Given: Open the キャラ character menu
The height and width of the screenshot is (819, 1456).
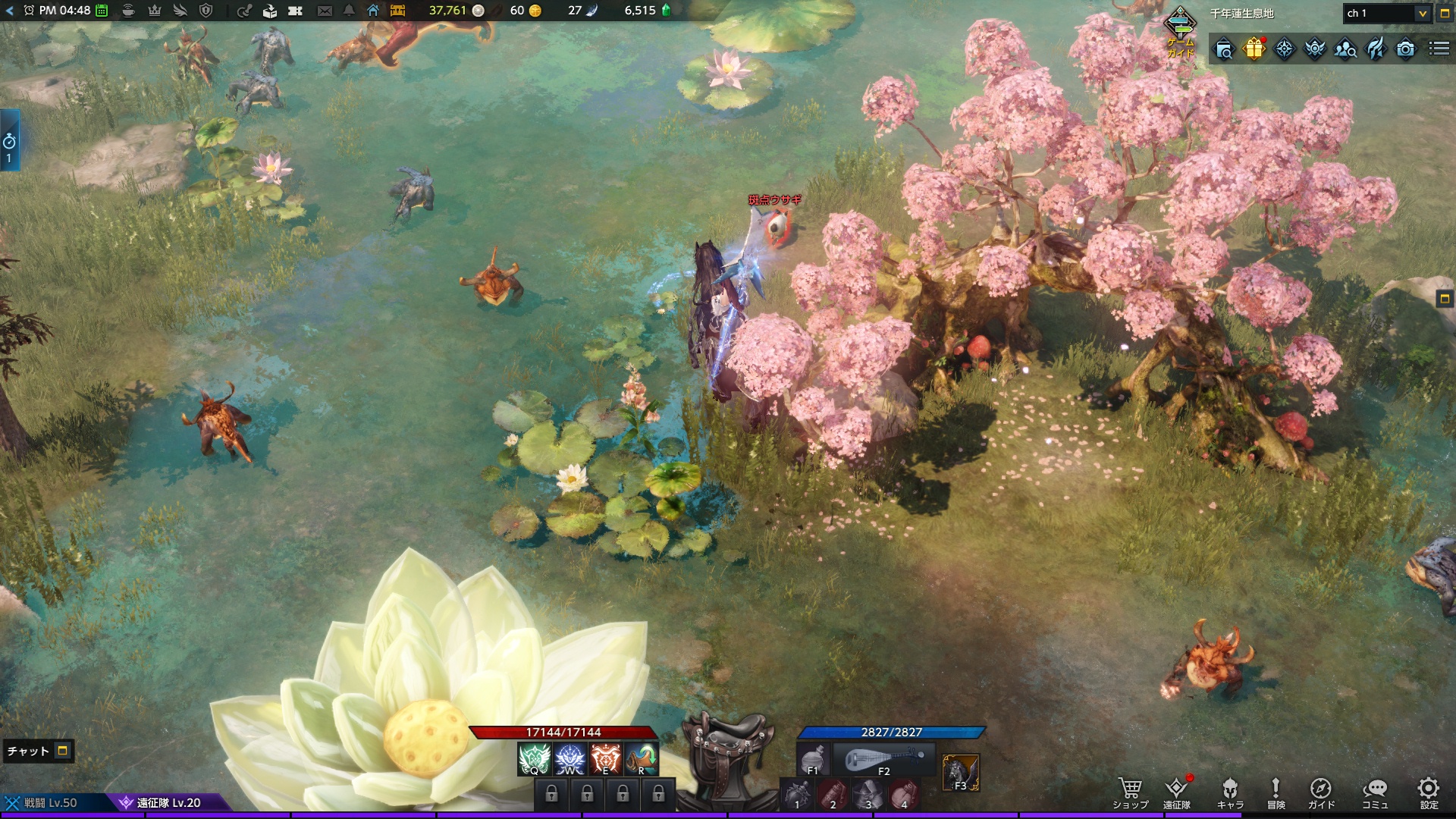Looking at the screenshot, I should coord(1230,792).
